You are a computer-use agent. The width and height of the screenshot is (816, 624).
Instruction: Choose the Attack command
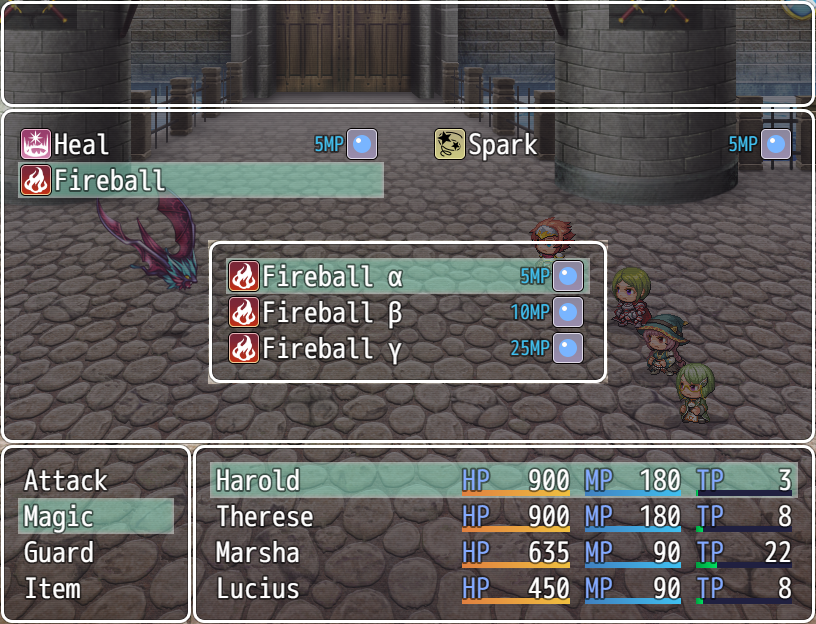coord(95,481)
